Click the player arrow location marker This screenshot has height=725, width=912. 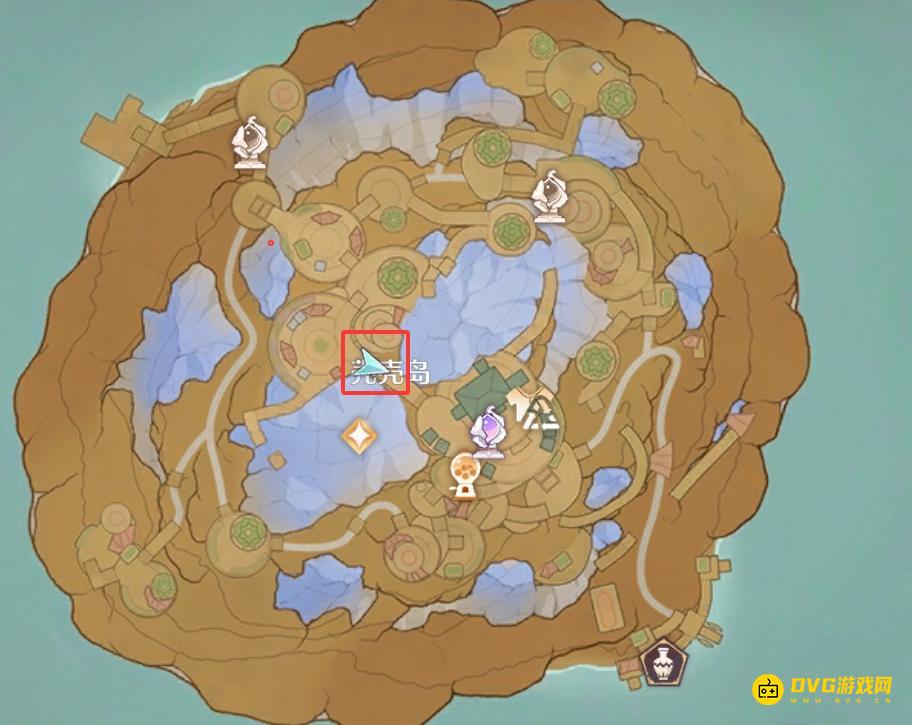372,362
